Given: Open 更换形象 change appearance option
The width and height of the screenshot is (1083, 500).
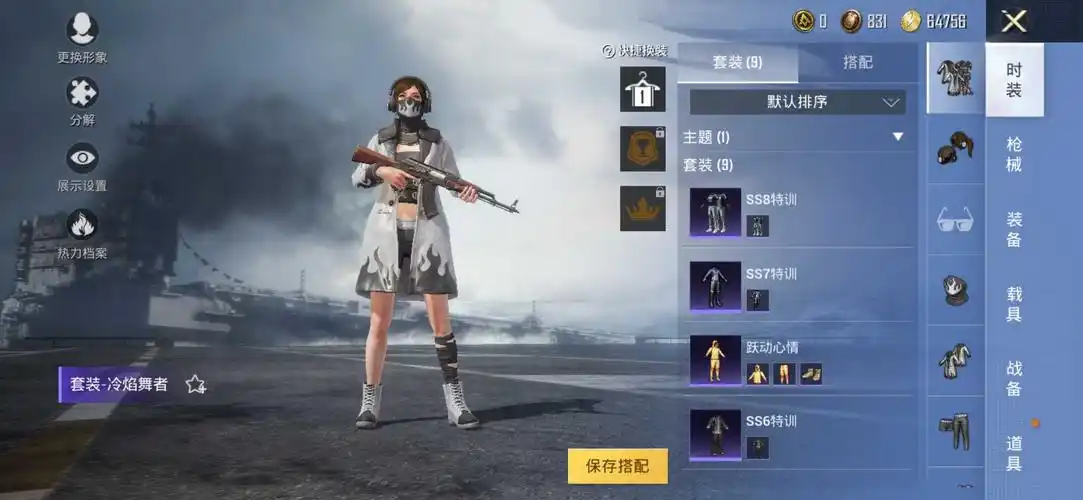Looking at the screenshot, I should 82,36.
